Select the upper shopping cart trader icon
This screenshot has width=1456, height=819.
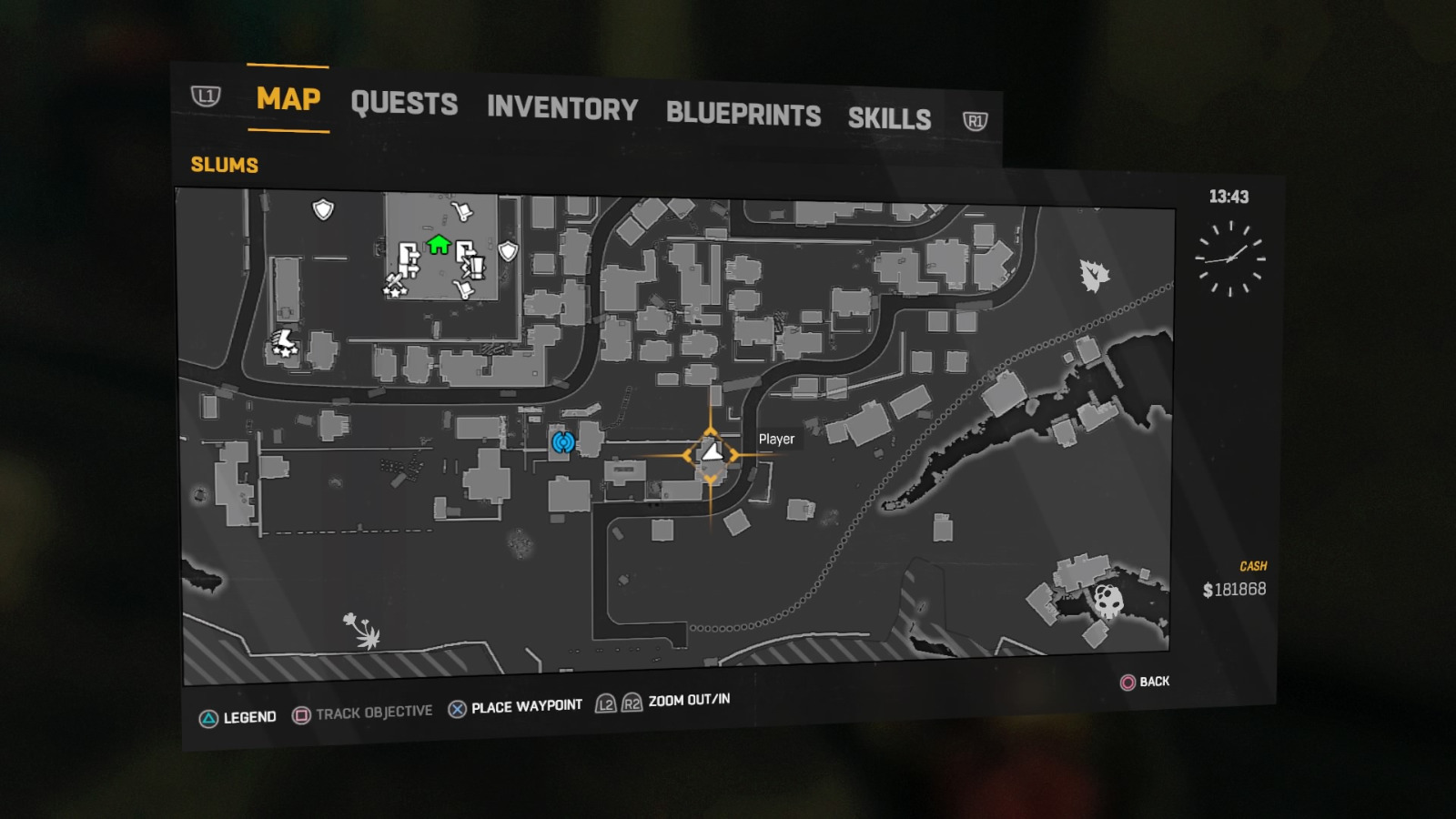[462, 211]
